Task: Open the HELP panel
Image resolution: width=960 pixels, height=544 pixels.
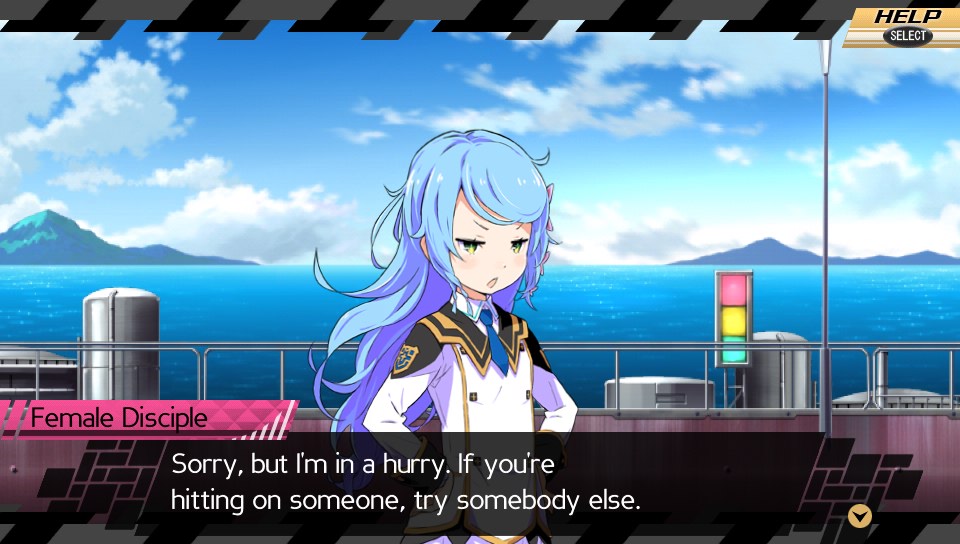Action: 905,25
